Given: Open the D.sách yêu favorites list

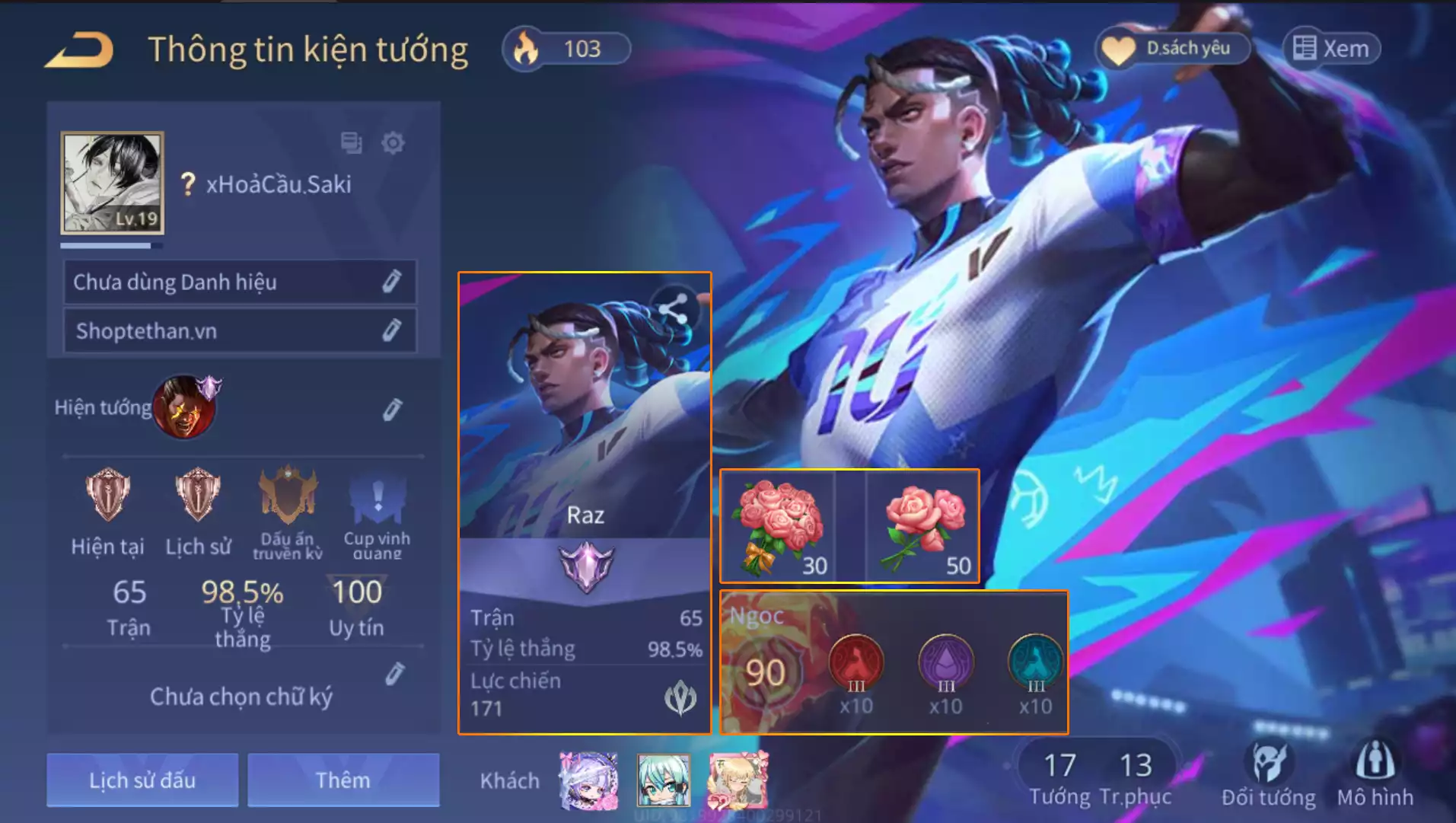Looking at the screenshot, I should [x=1172, y=49].
